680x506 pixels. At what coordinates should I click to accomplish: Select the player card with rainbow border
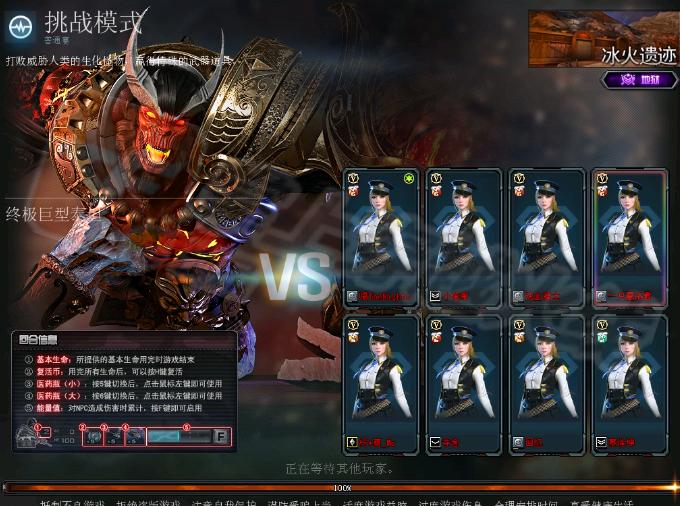coord(629,238)
